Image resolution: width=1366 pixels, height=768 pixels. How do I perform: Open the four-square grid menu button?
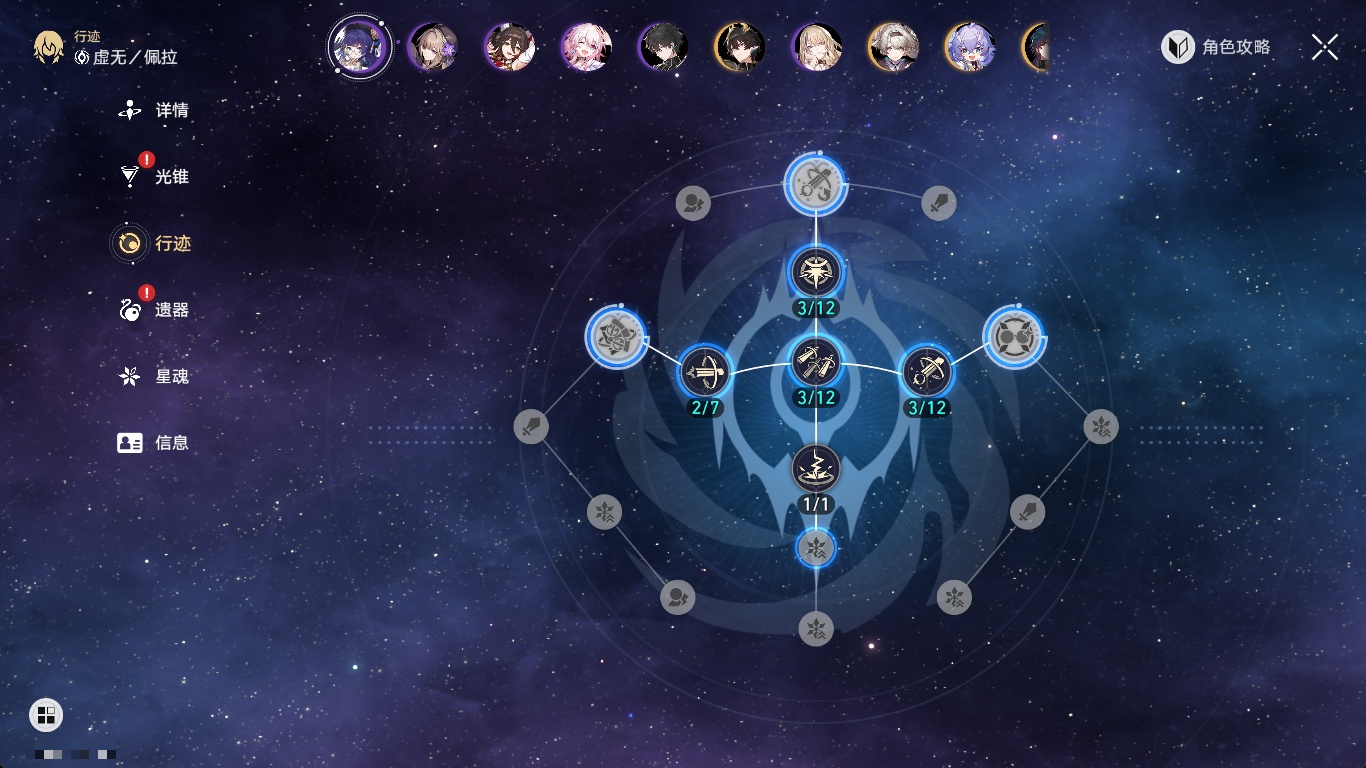click(x=46, y=714)
